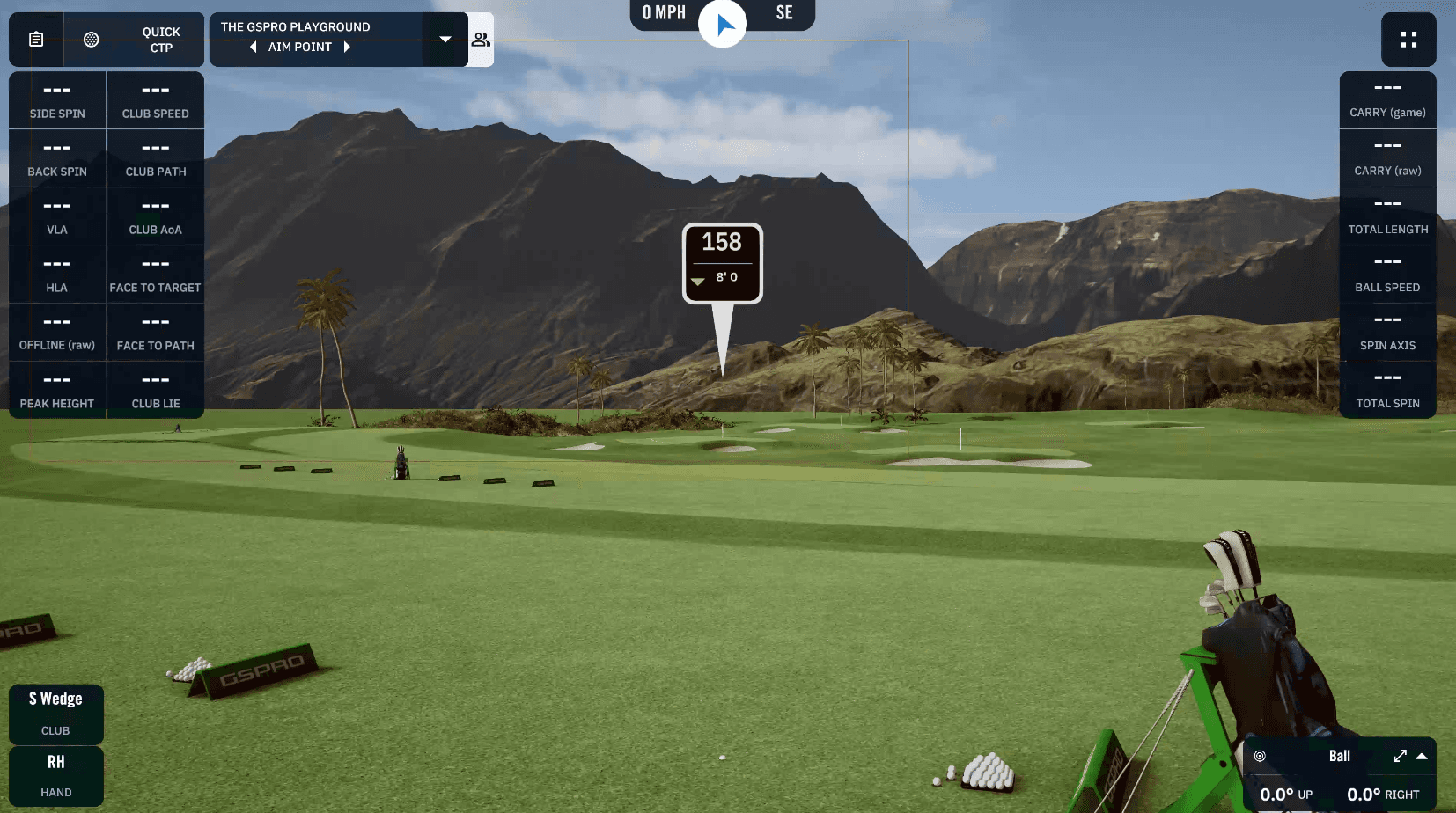Click the target icon on the Ball panel
Screen dimensions: 1456x813
[1261, 755]
